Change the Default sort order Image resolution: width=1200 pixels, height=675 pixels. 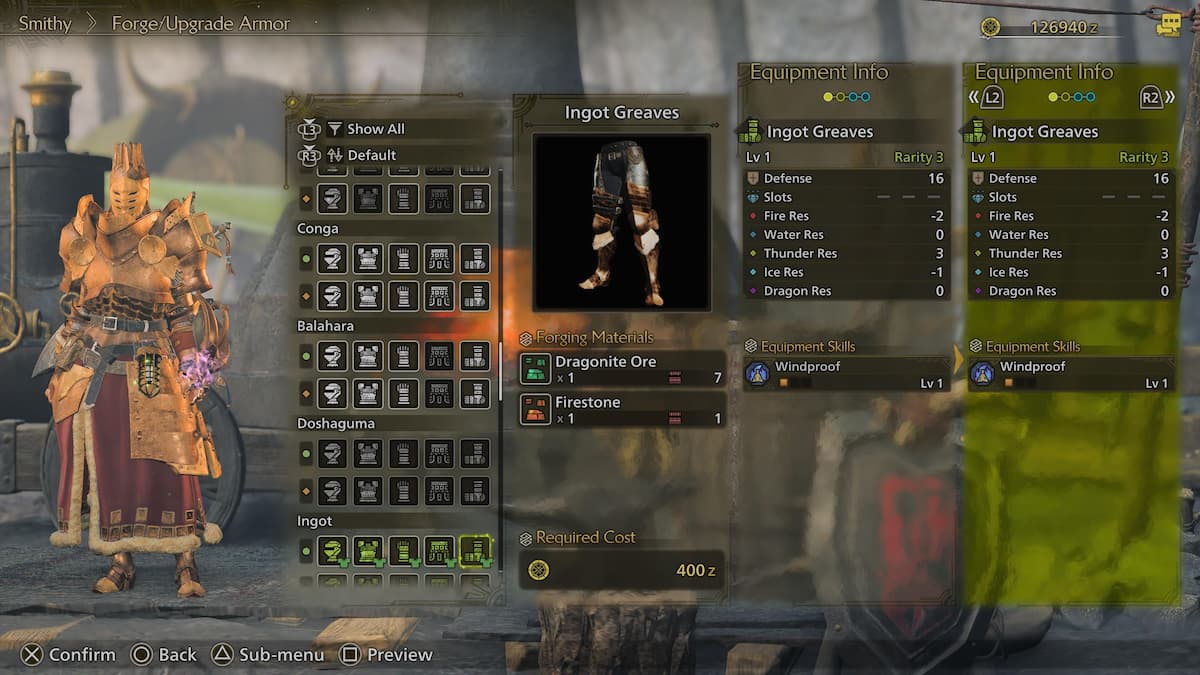(371, 155)
